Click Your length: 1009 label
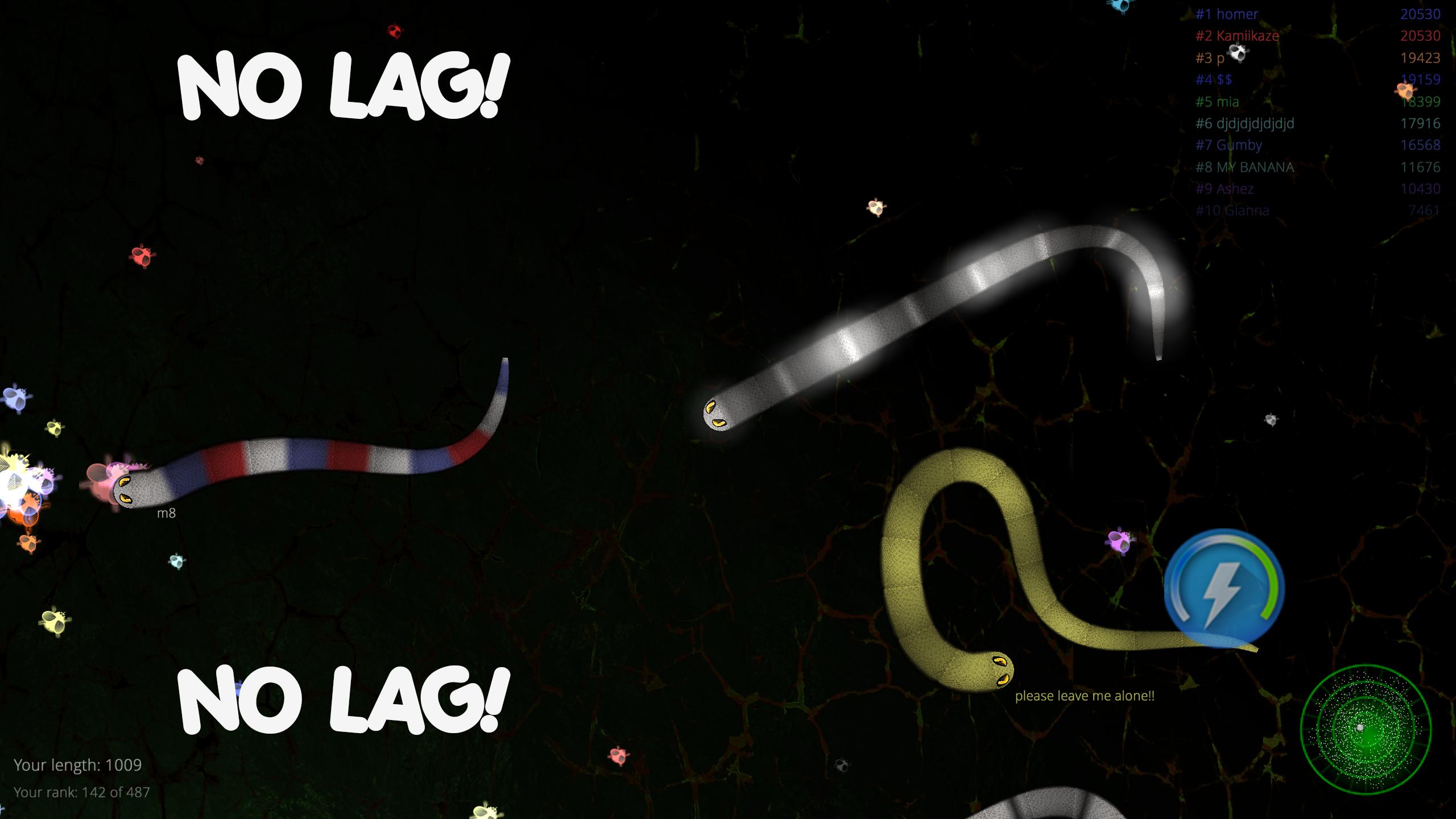The image size is (1456, 819). 78,765
